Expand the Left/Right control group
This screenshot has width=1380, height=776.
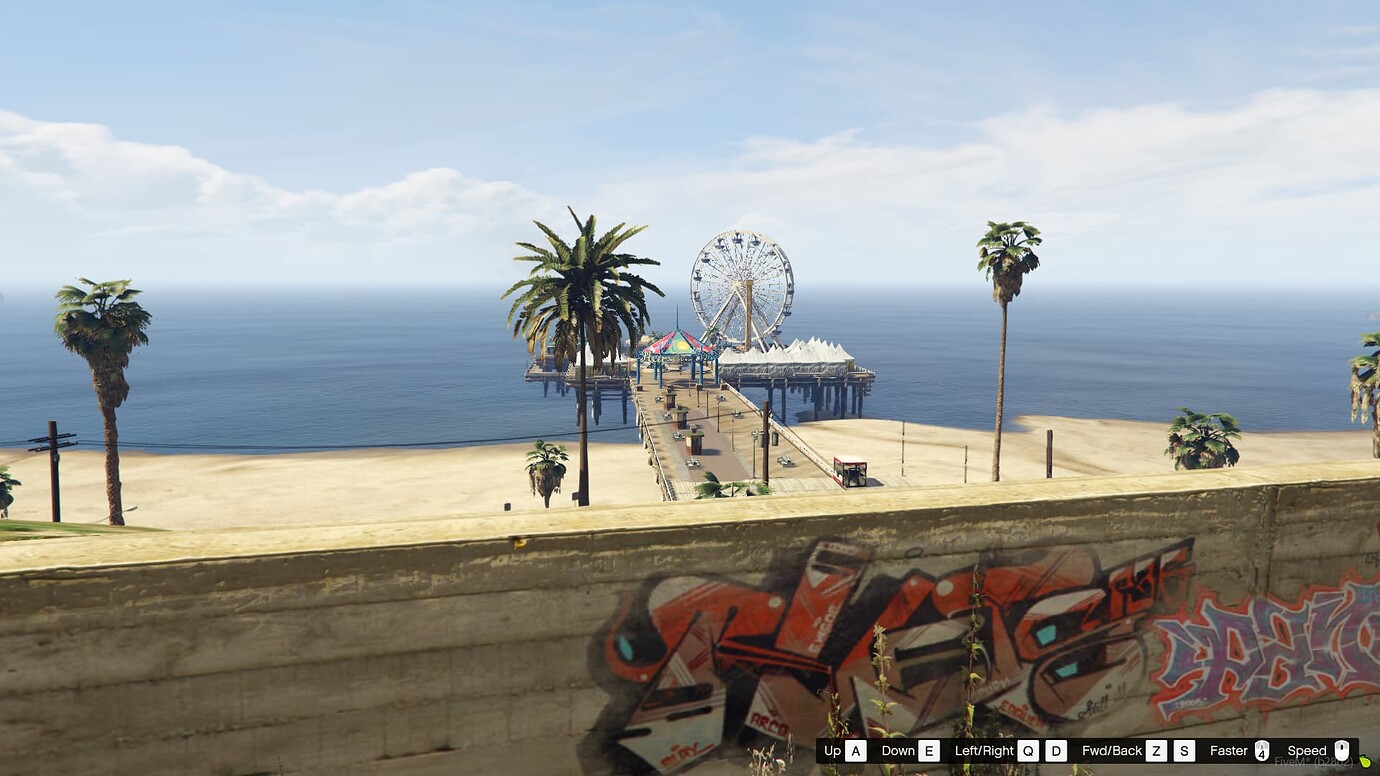[x=984, y=751]
